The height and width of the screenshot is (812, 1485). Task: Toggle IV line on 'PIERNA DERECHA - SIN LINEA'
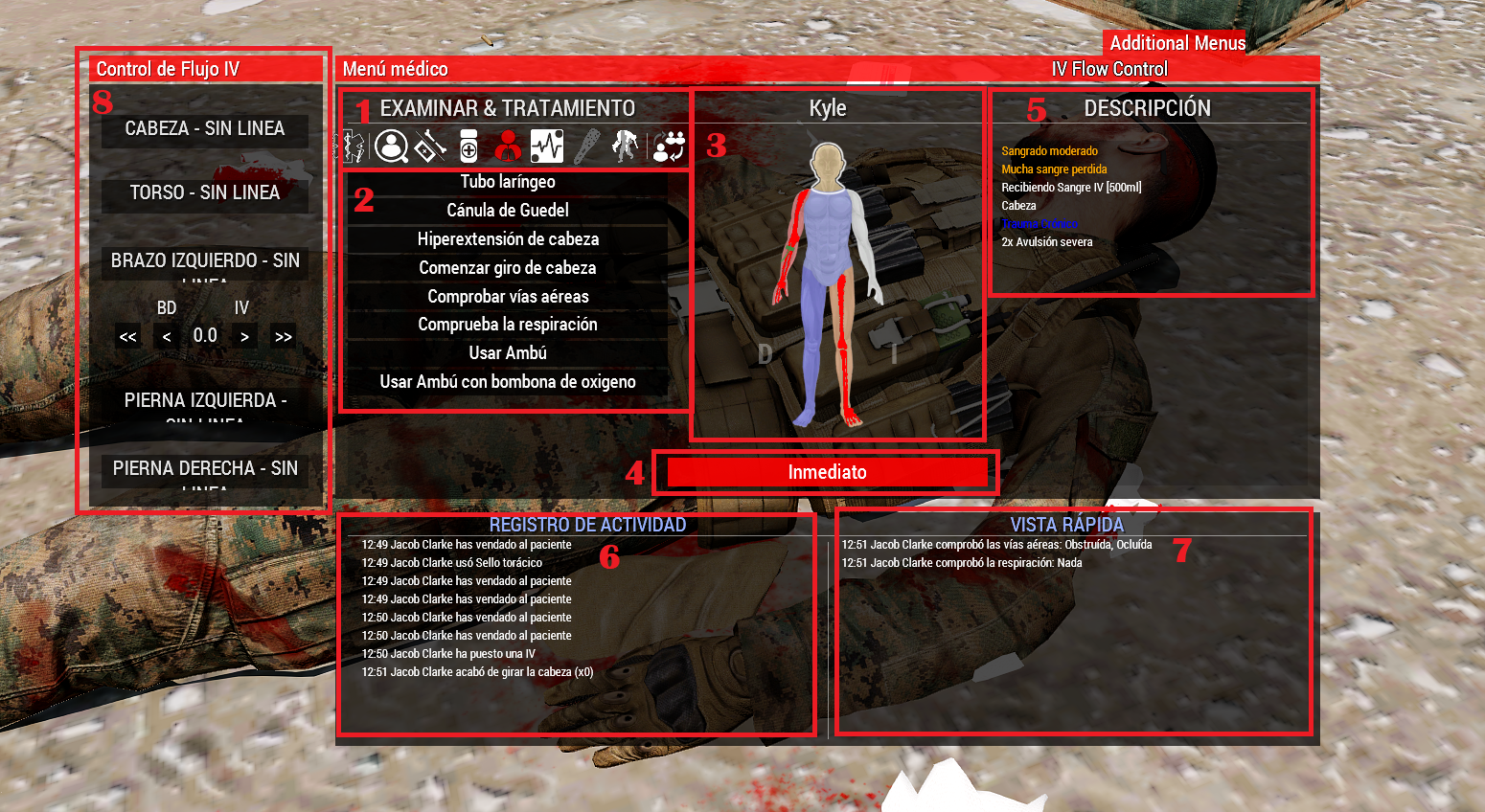[204, 468]
